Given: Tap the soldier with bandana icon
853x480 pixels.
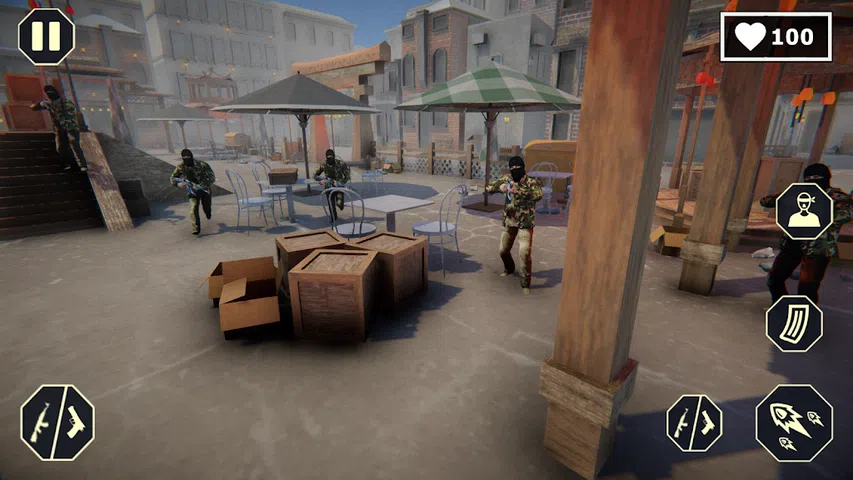Looking at the screenshot, I should [804, 211].
